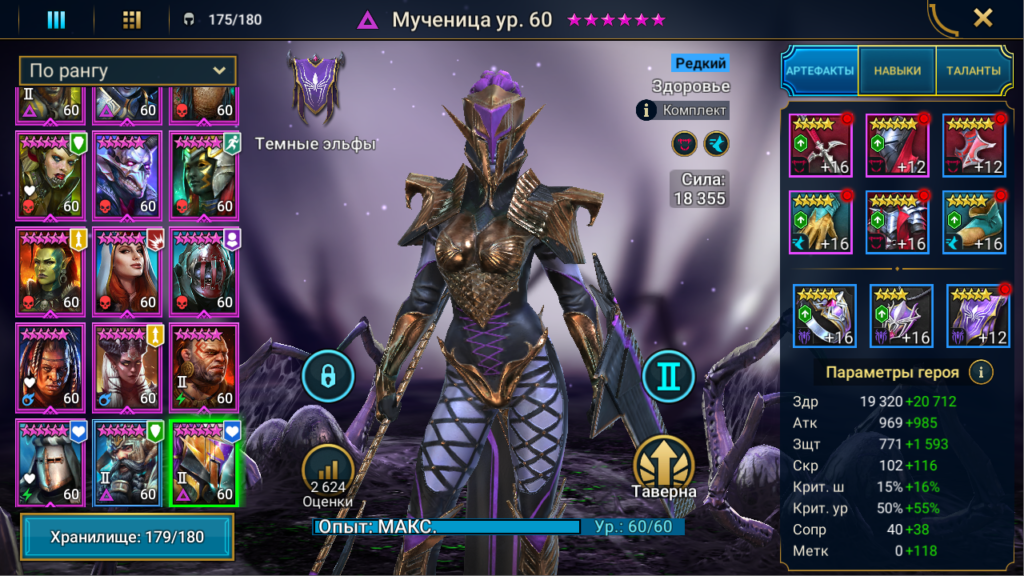Viewport: 1024px width, 576px height.
Task: Open the «Оценки» ratings button
Action: pyautogui.click(x=328, y=475)
